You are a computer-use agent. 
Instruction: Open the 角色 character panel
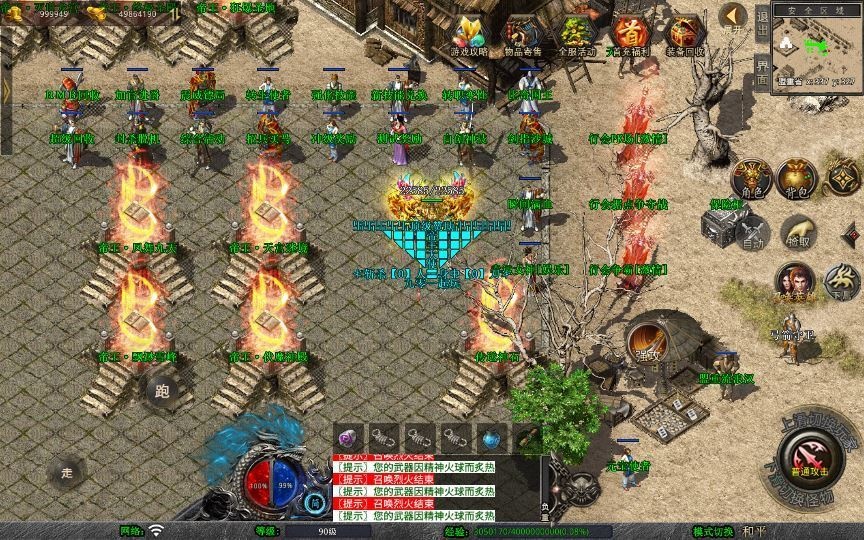(751, 178)
